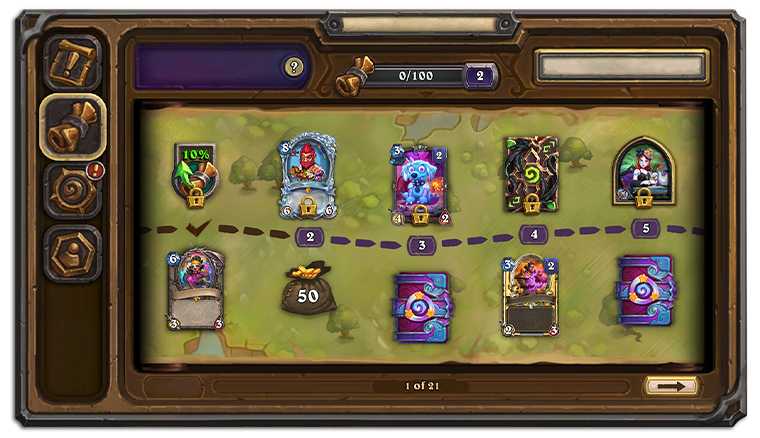Go to the next rewards page arrow
The height and width of the screenshot is (438, 760).
671,385
